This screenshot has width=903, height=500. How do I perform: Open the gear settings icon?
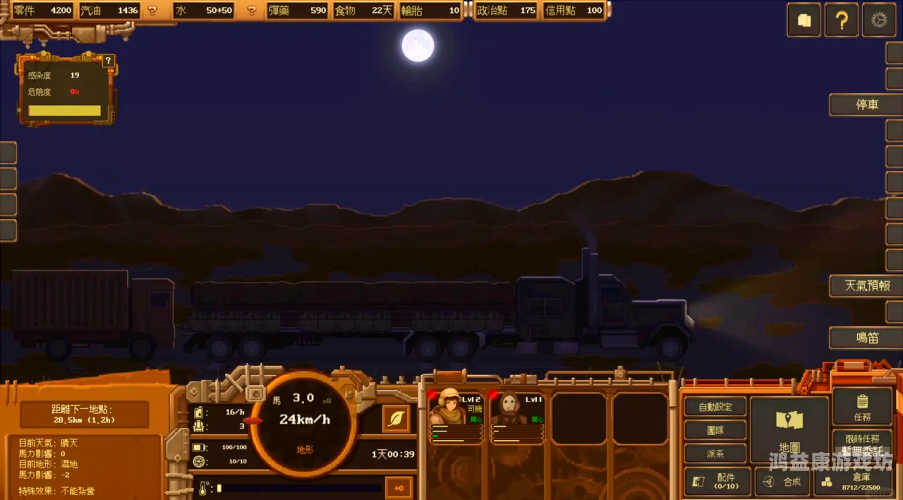coord(879,19)
